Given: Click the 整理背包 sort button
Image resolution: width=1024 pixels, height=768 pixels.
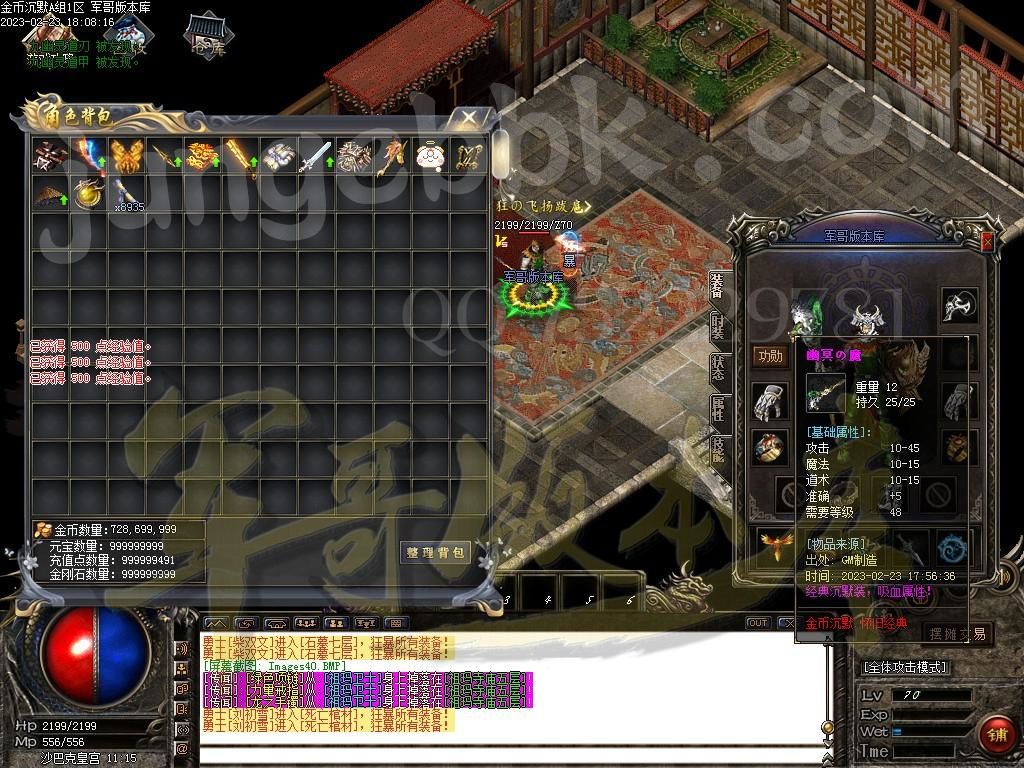Looking at the screenshot, I should click(436, 552).
